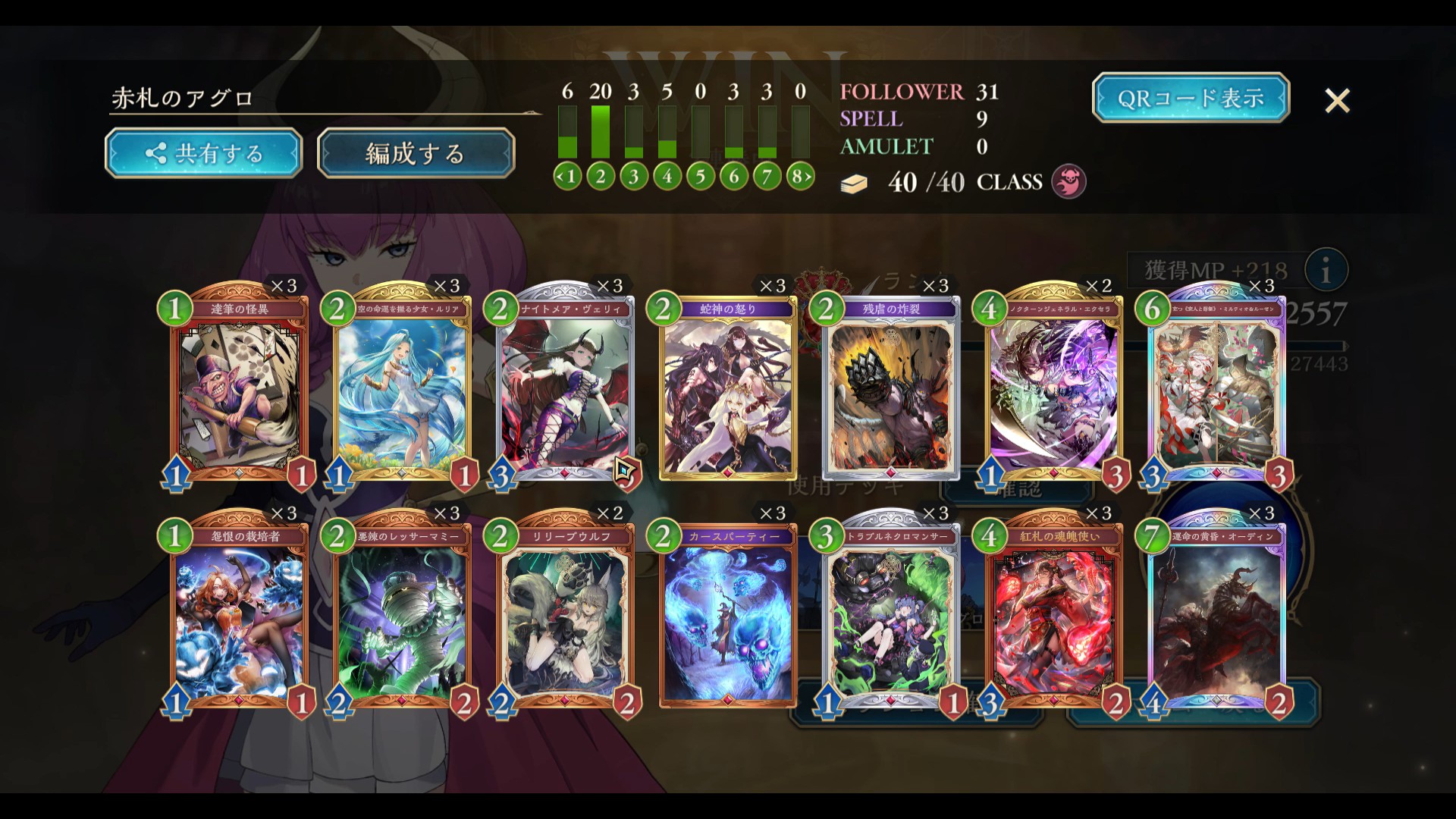Select the 悪辣のレッサーマミー mummy card
Image resolution: width=1456 pixels, height=819 pixels.
coord(403,618)
